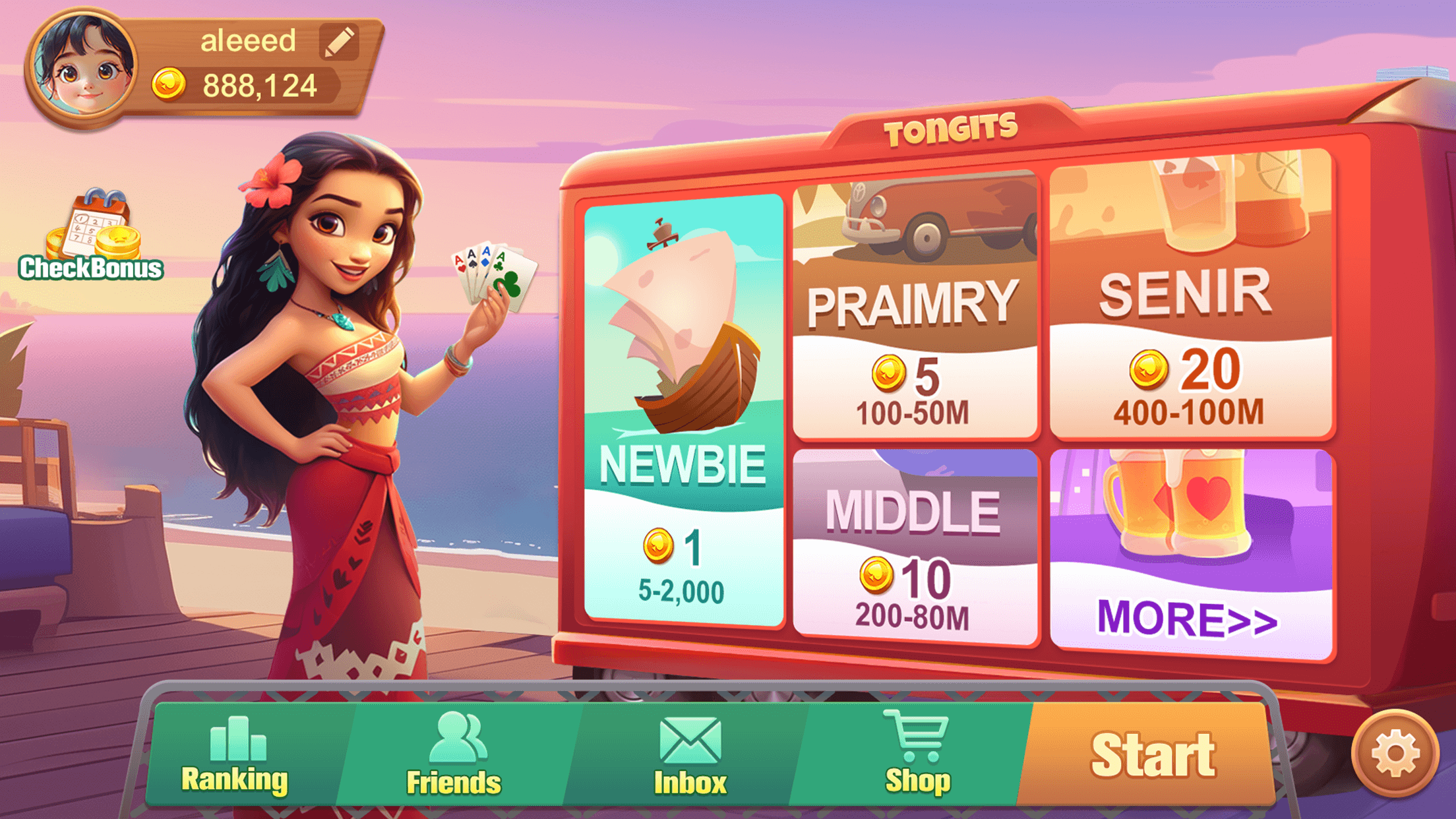The height and width of the screenshot is (819, 1456).
Task: Edit the username with pencil icon
Action: (340, 42)
